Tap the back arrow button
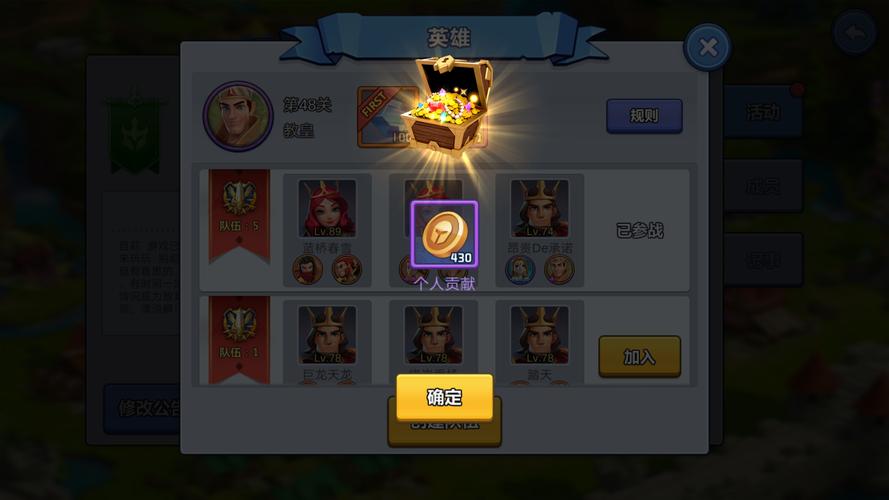Viewport: 889px width, 500px height. [856, 35]
